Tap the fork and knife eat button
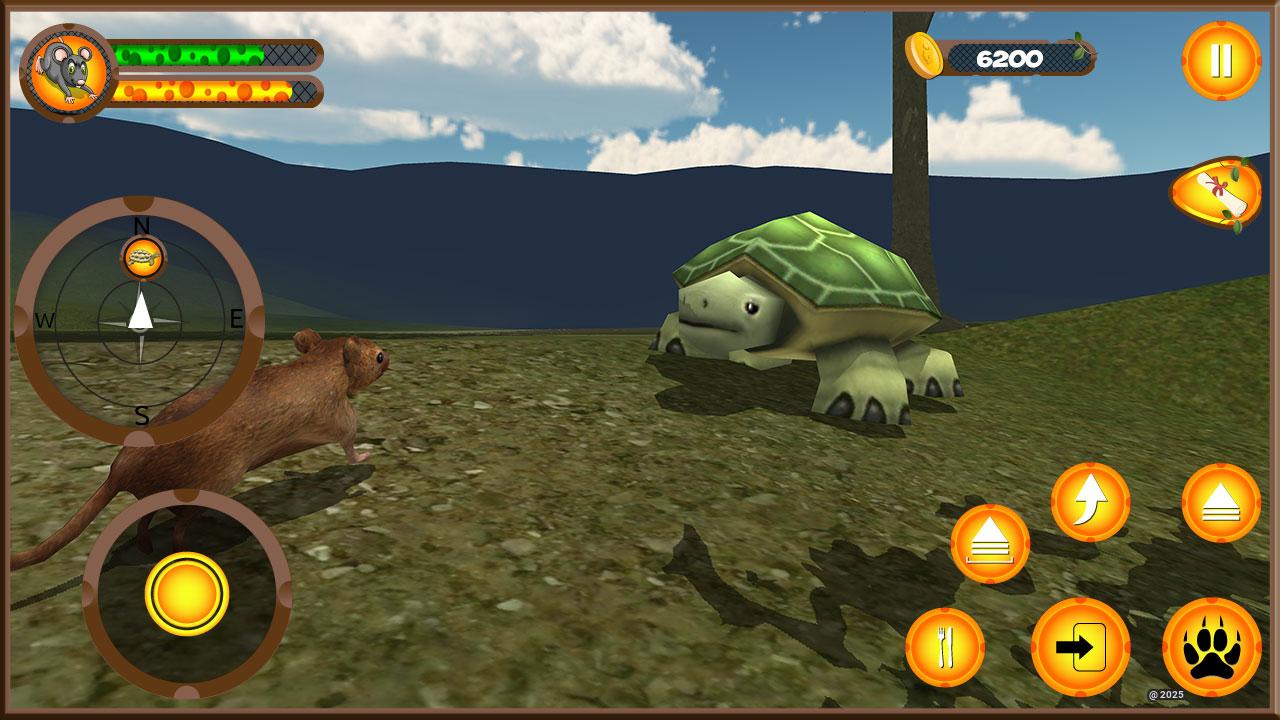 tap(945, 648)
